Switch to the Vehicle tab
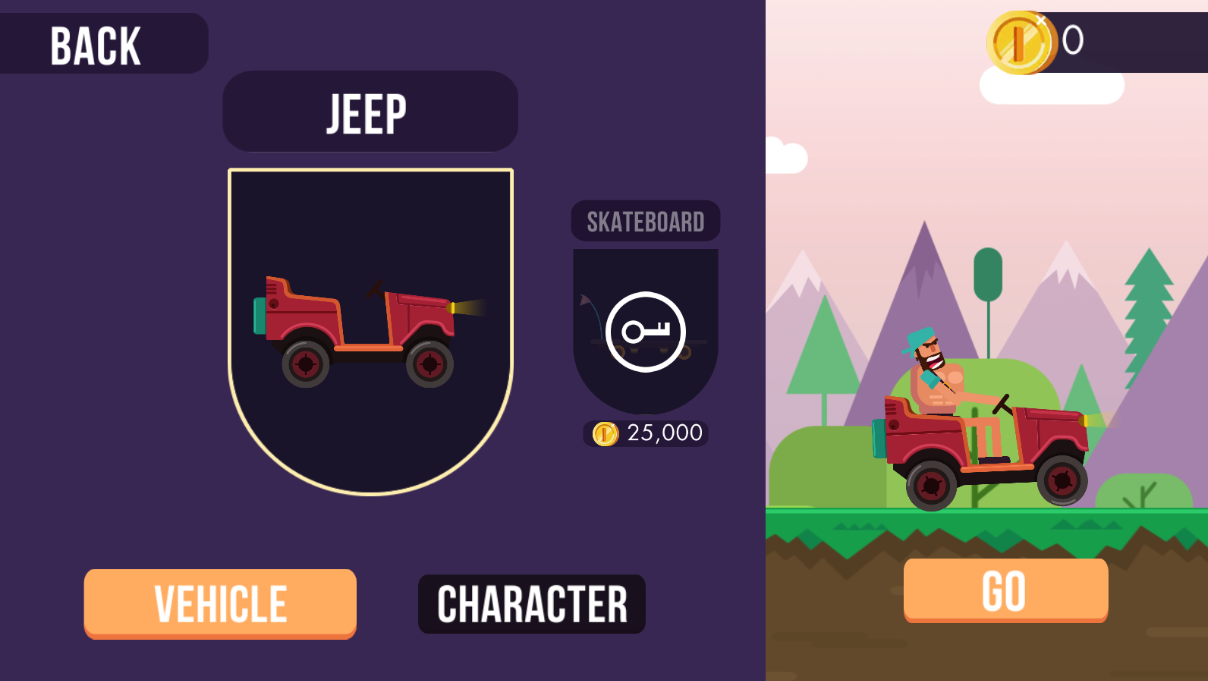 click(220, 603)
